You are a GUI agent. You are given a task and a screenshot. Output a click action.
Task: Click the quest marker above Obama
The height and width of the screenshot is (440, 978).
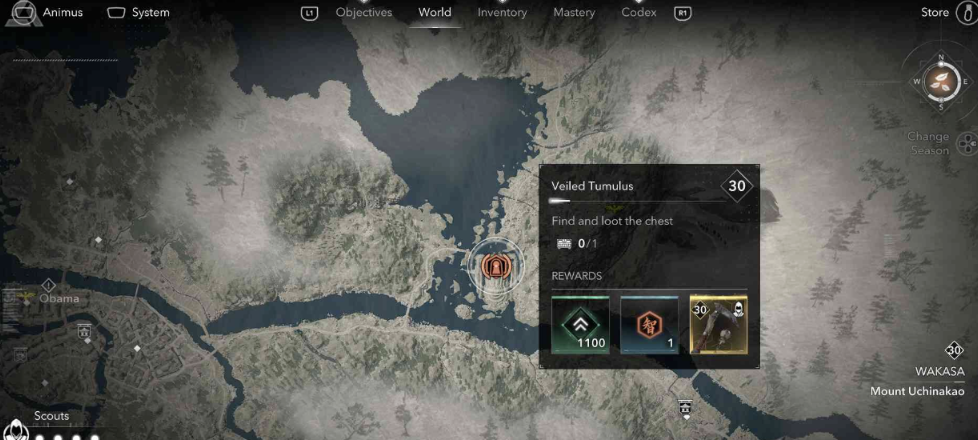click(x=47, y=284)
